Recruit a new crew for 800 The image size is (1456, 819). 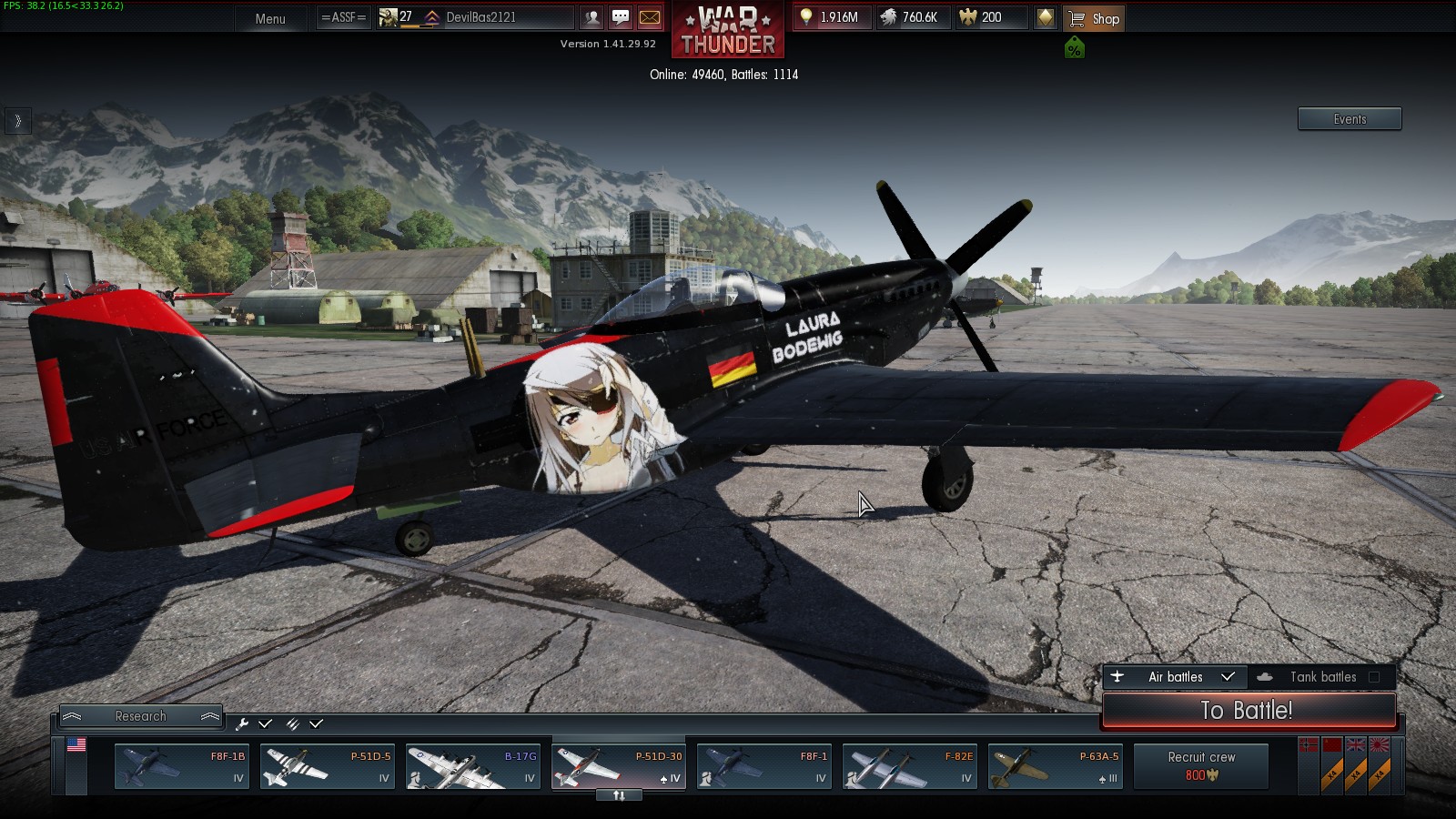pyautogui.click(x=1201, y=766)
